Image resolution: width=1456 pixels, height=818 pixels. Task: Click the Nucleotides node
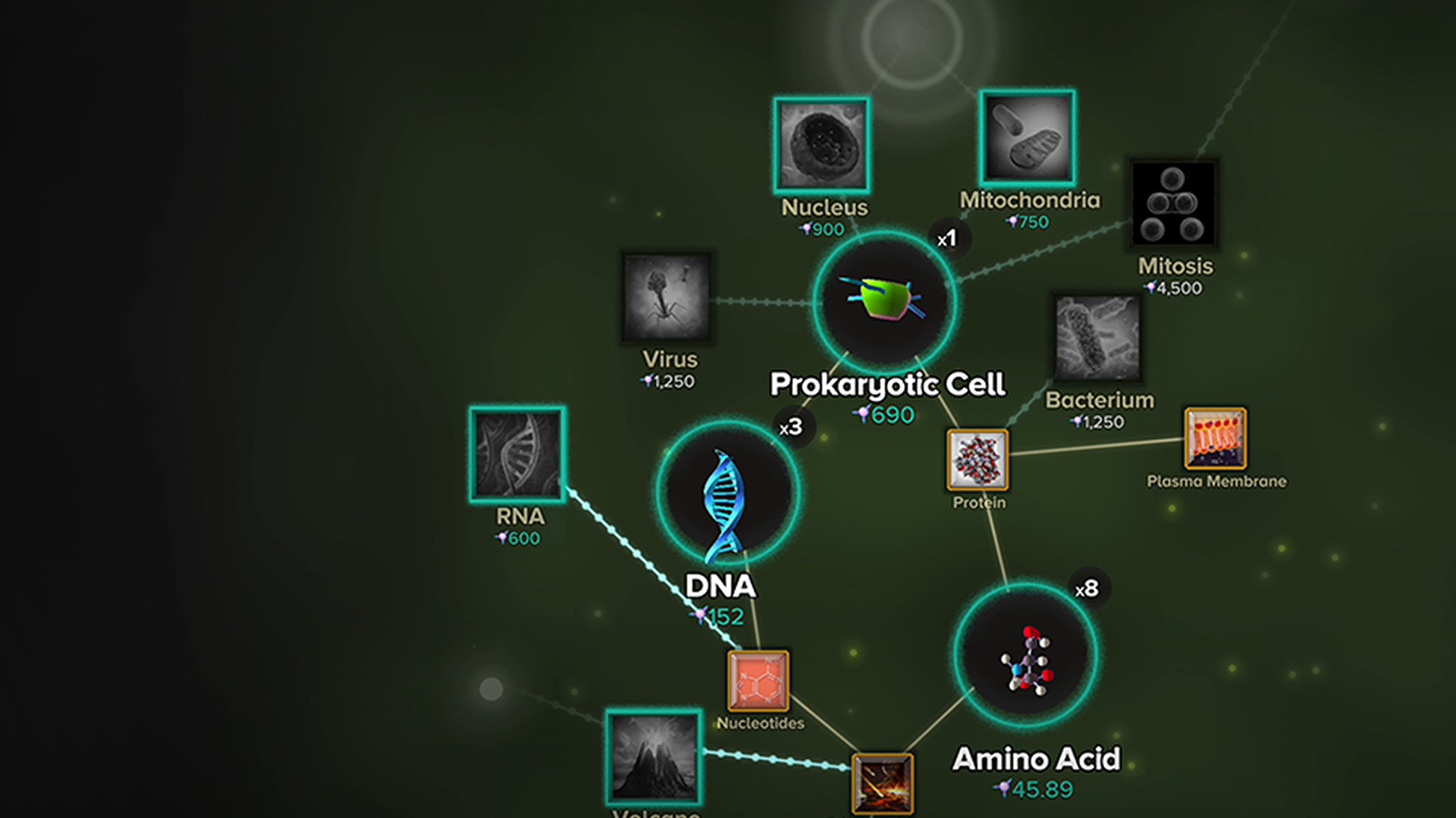point(758,681)
